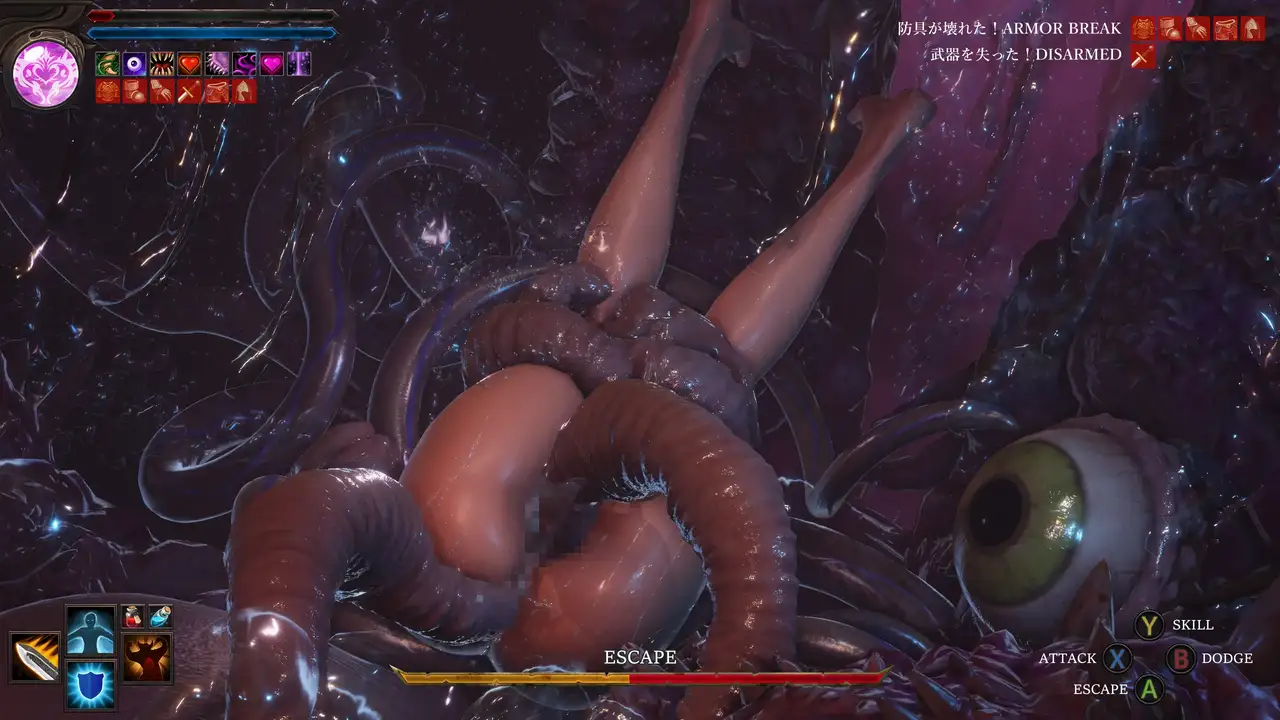Inspect the fanged mouth status icon
The width and height of the screenshot is (1280, 720).
click(x=162, y=65)
